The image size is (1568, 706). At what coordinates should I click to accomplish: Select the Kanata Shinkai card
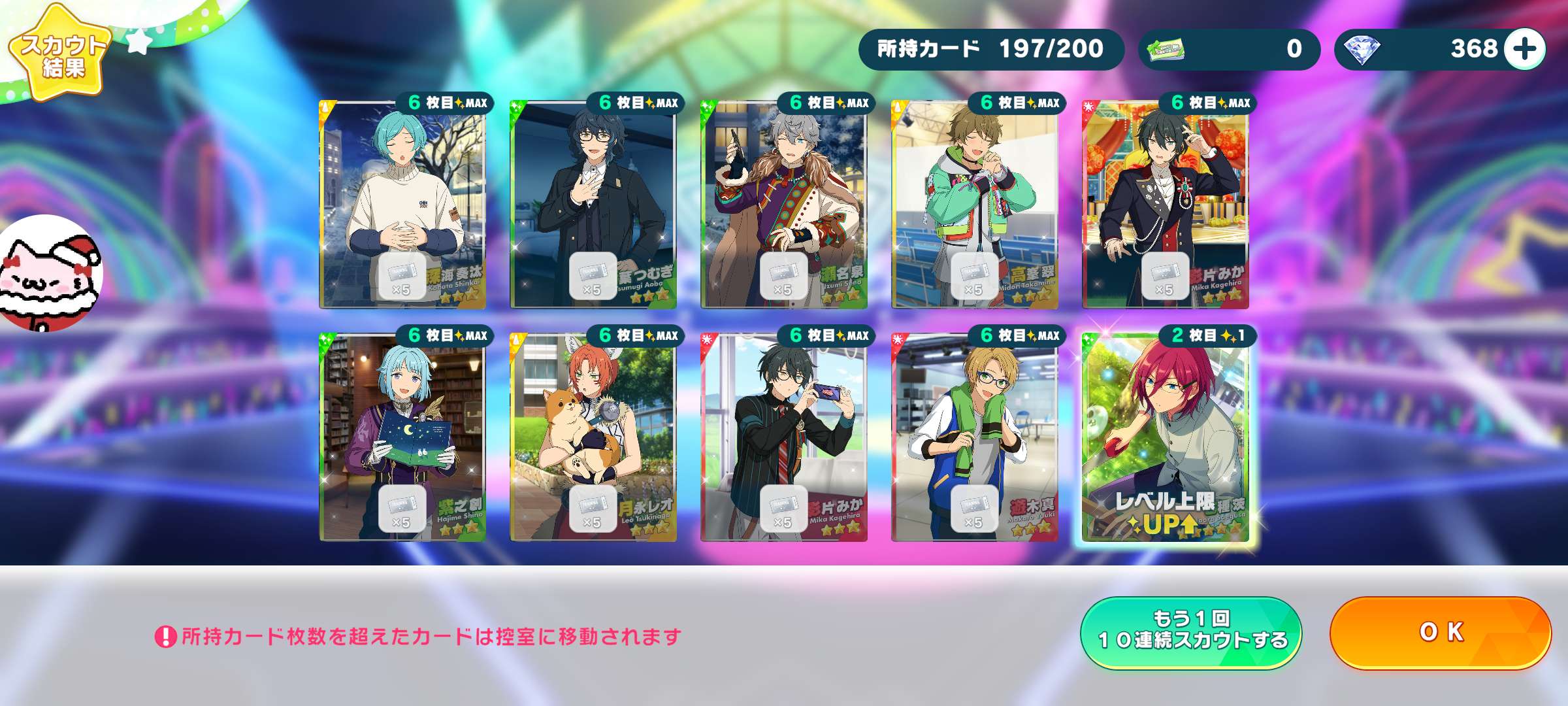click(402, 204)
